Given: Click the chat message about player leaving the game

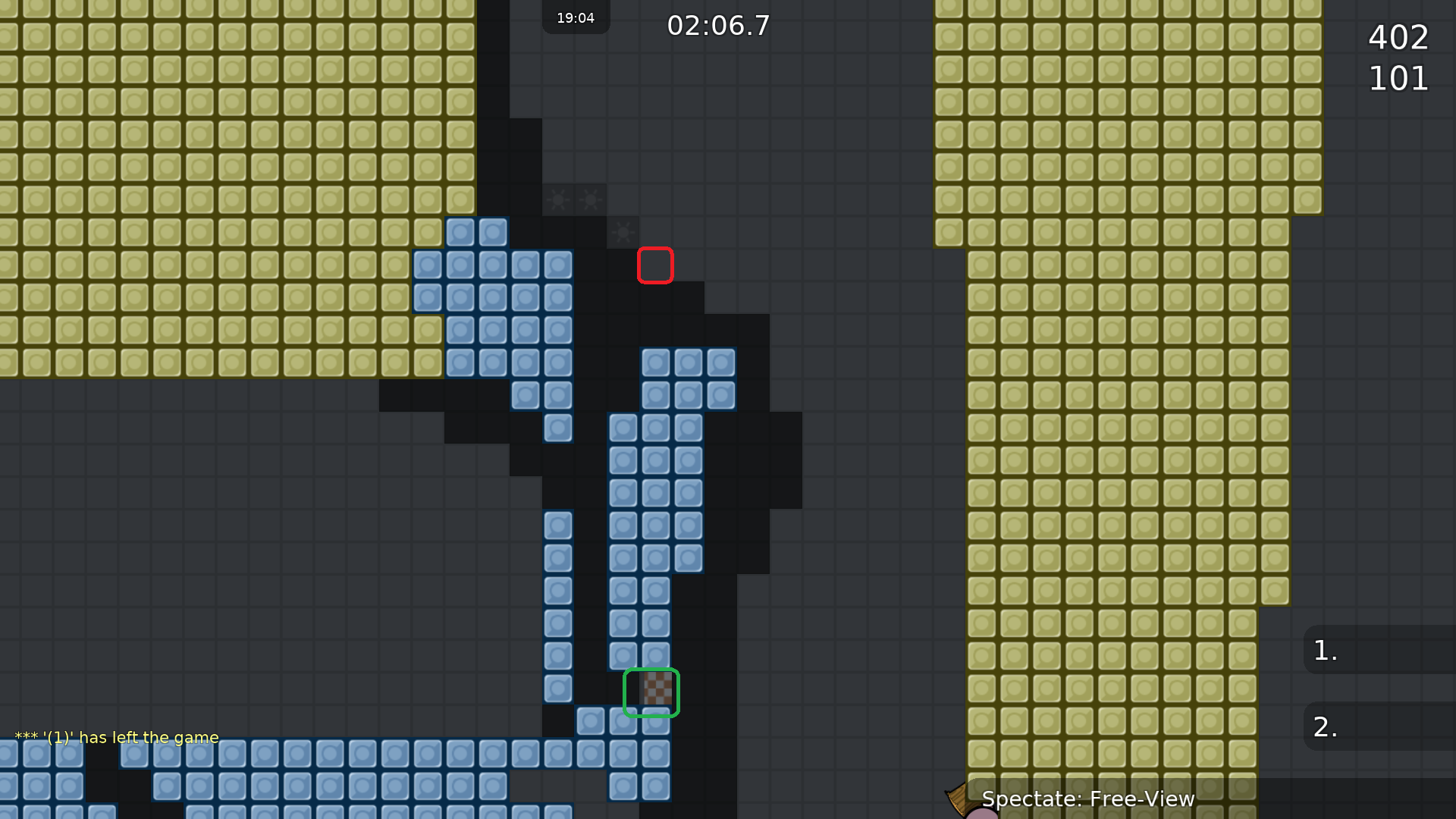Looking at the screenshot, I should coord(115,736).
